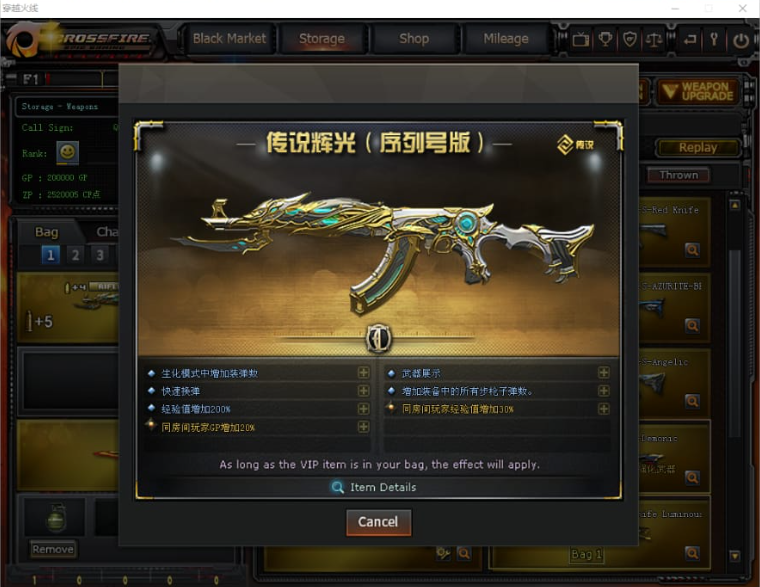Click the shield icon in top bar

pos(630,40)
